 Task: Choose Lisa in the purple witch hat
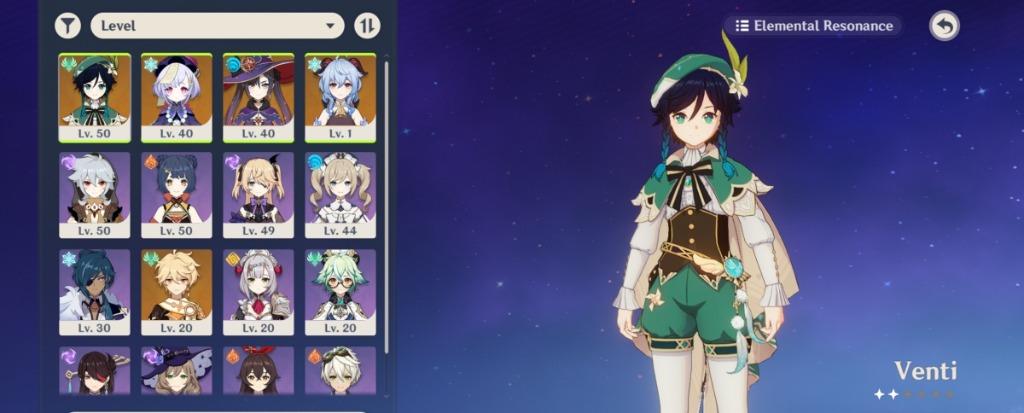176,370
